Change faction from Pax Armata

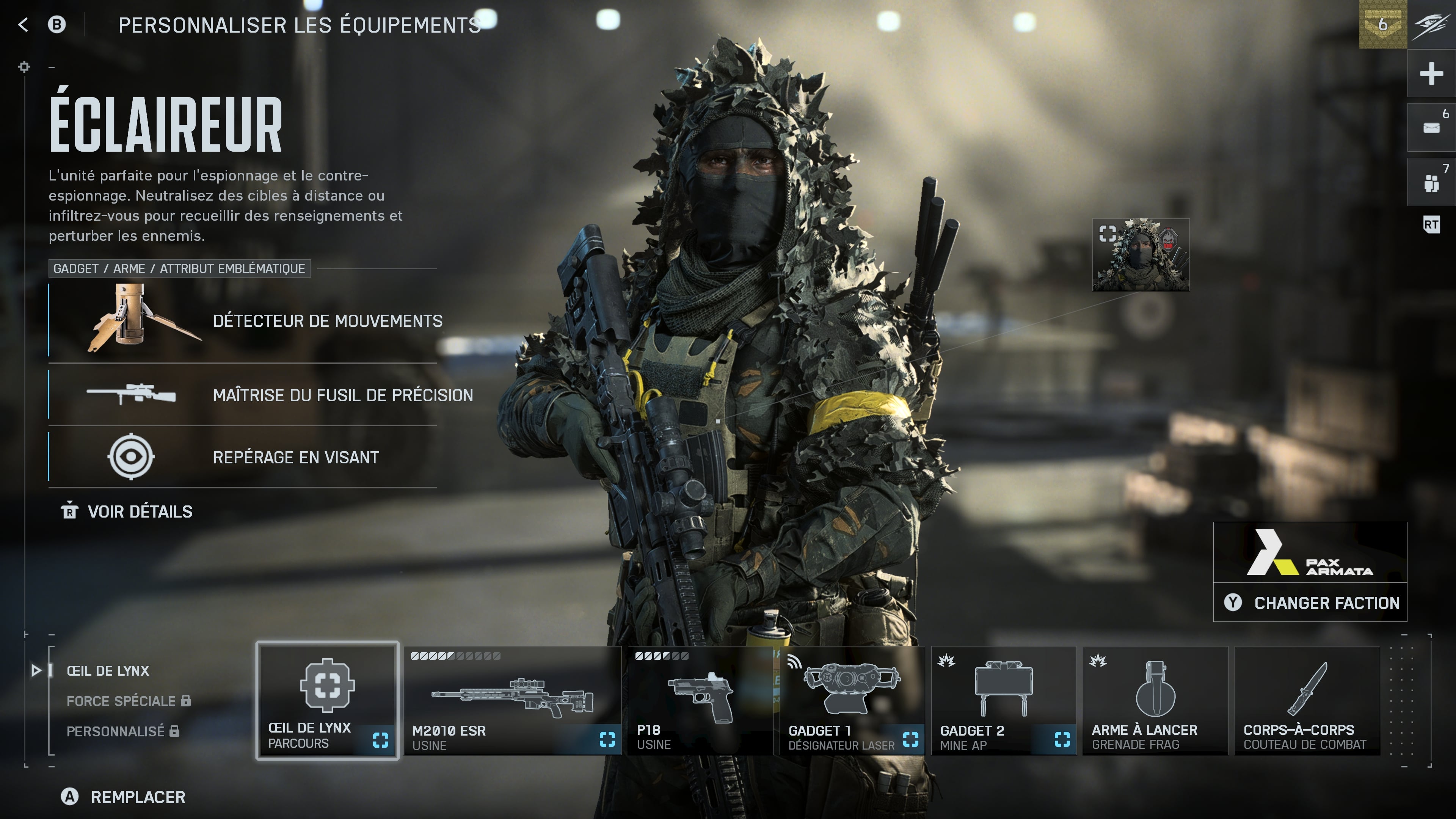1310,602
